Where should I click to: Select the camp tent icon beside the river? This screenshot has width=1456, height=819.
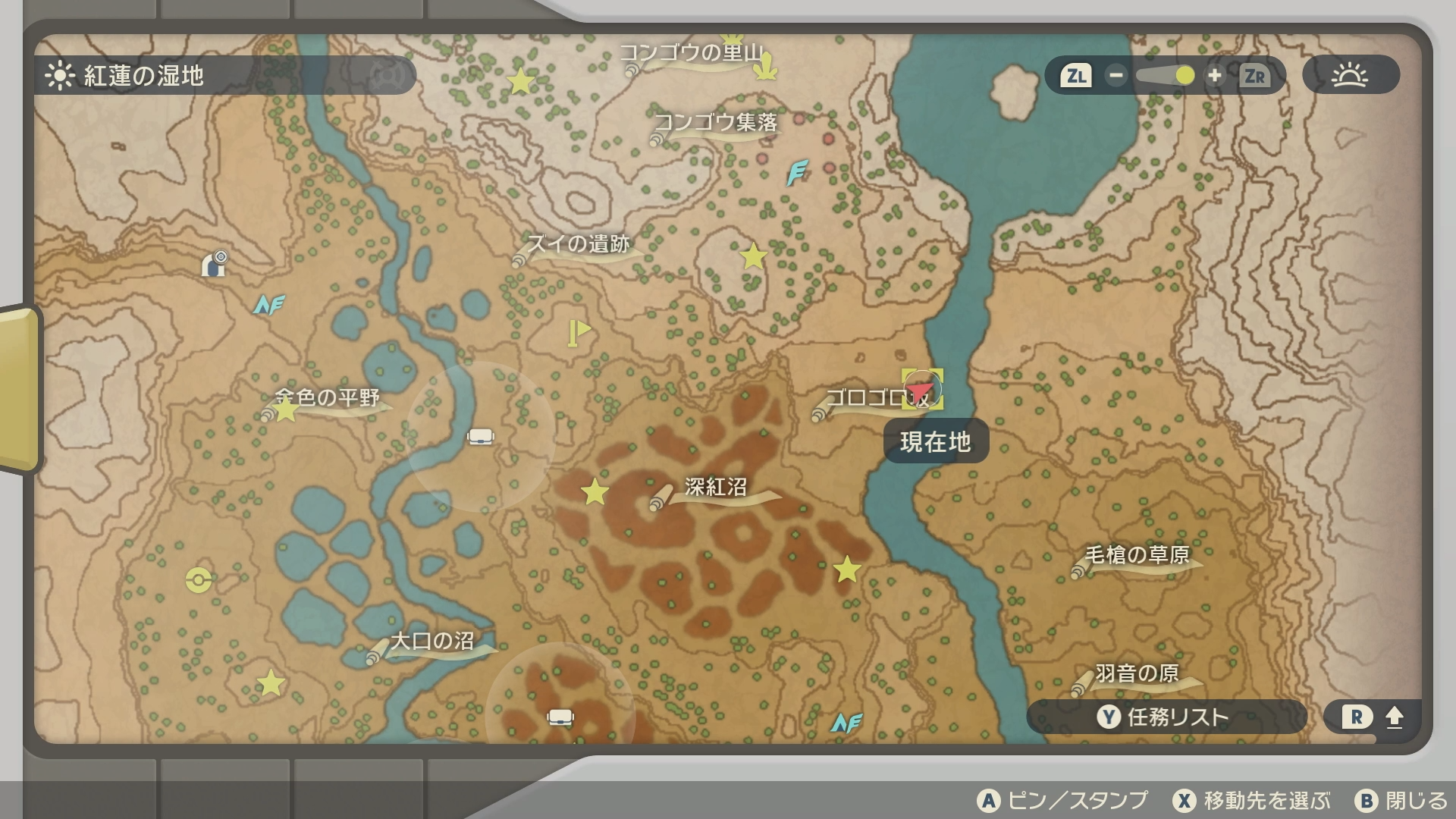(480, 437)
